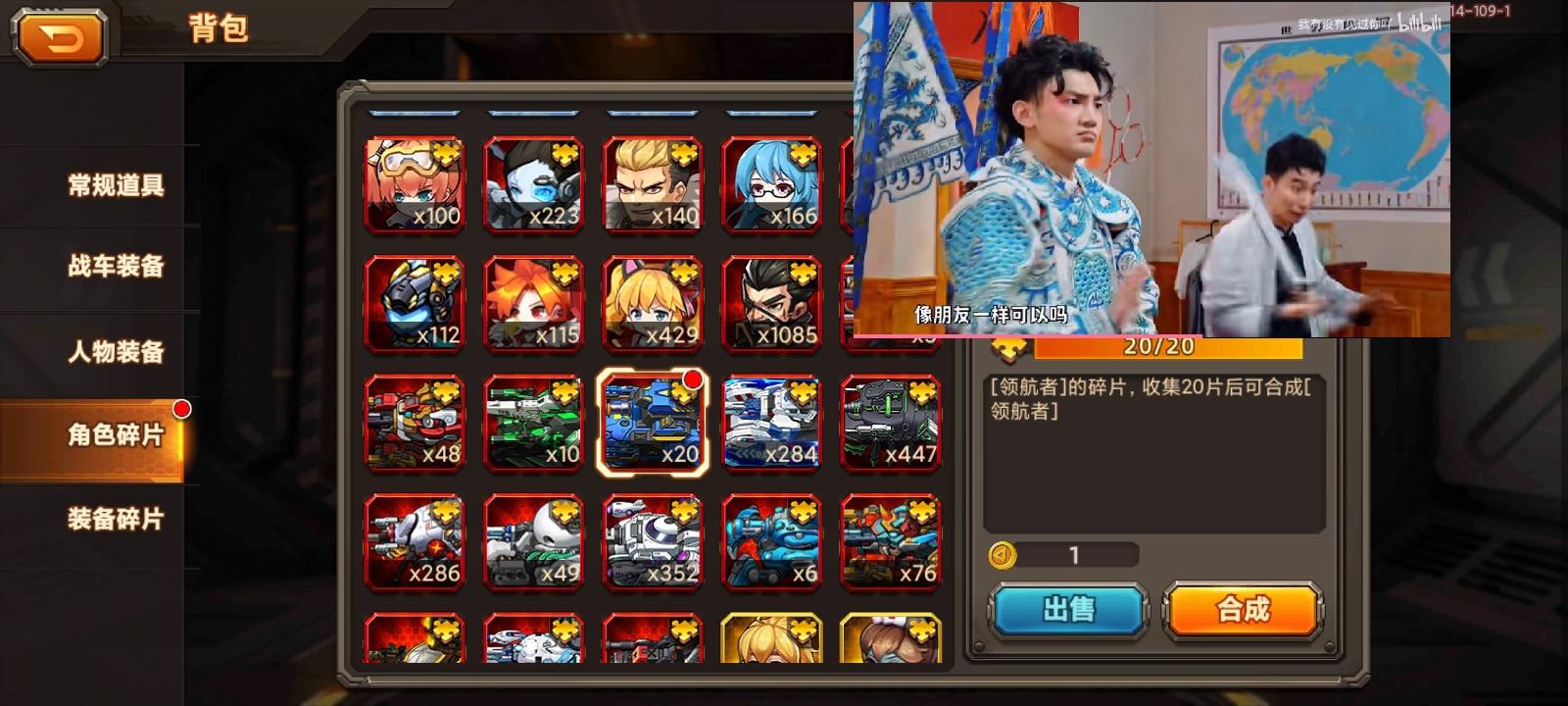Open the x352 white mech fragment icon
Viewport: 1568px width, 706px height.
[x=652, y=541]
